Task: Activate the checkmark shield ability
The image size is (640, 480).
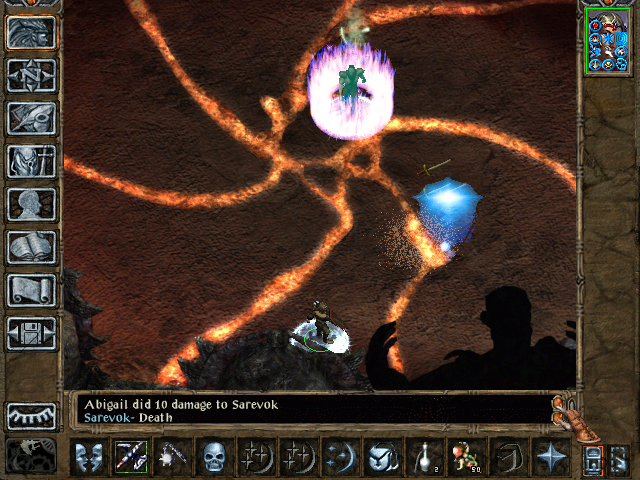Action: pyautogui.click(x=381, y=457)
